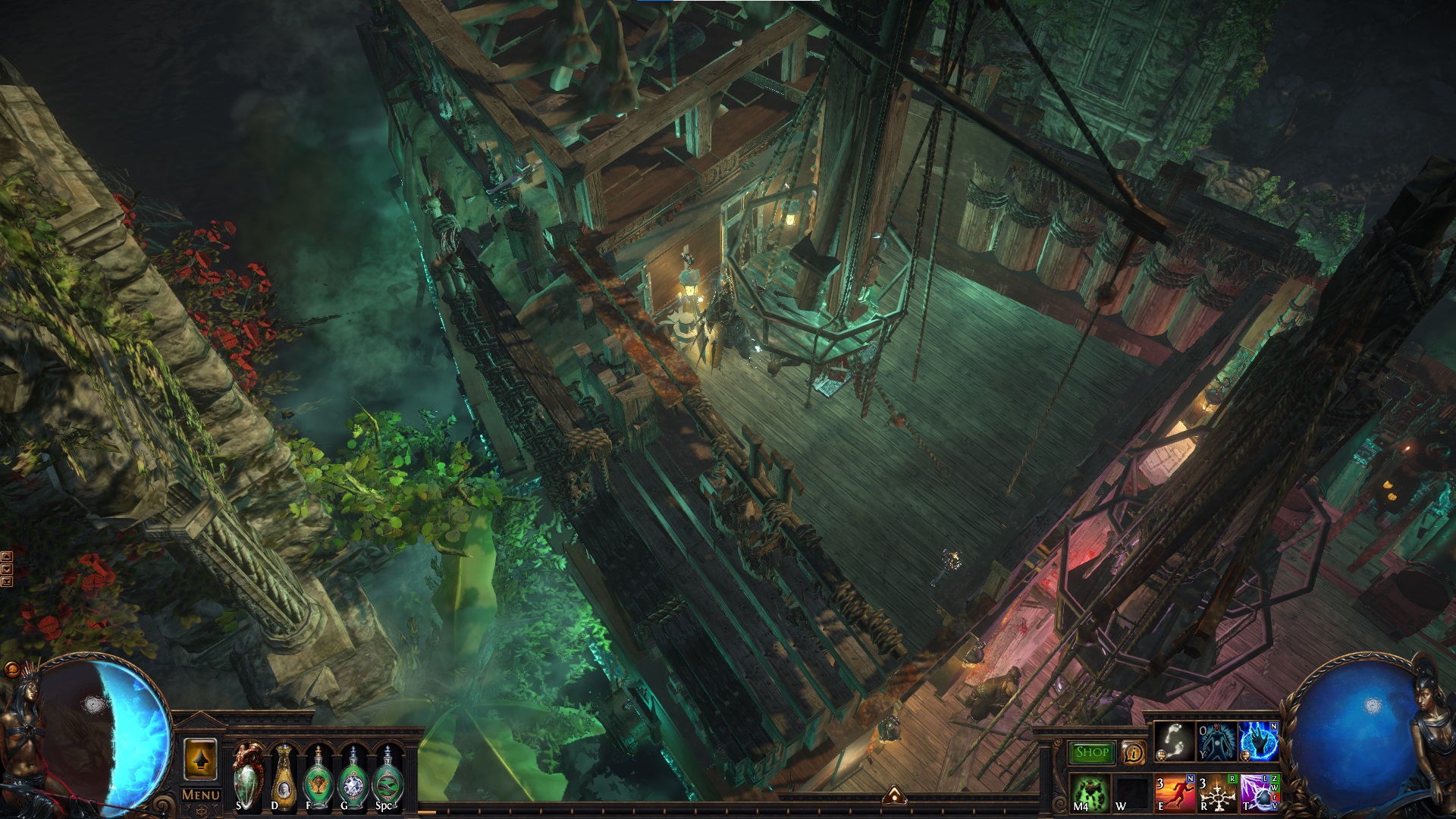The image size is (1456, 819).
Task: Select the blue glowing body aura skill
Action: pyautogui.click(x=1216, y=741)
